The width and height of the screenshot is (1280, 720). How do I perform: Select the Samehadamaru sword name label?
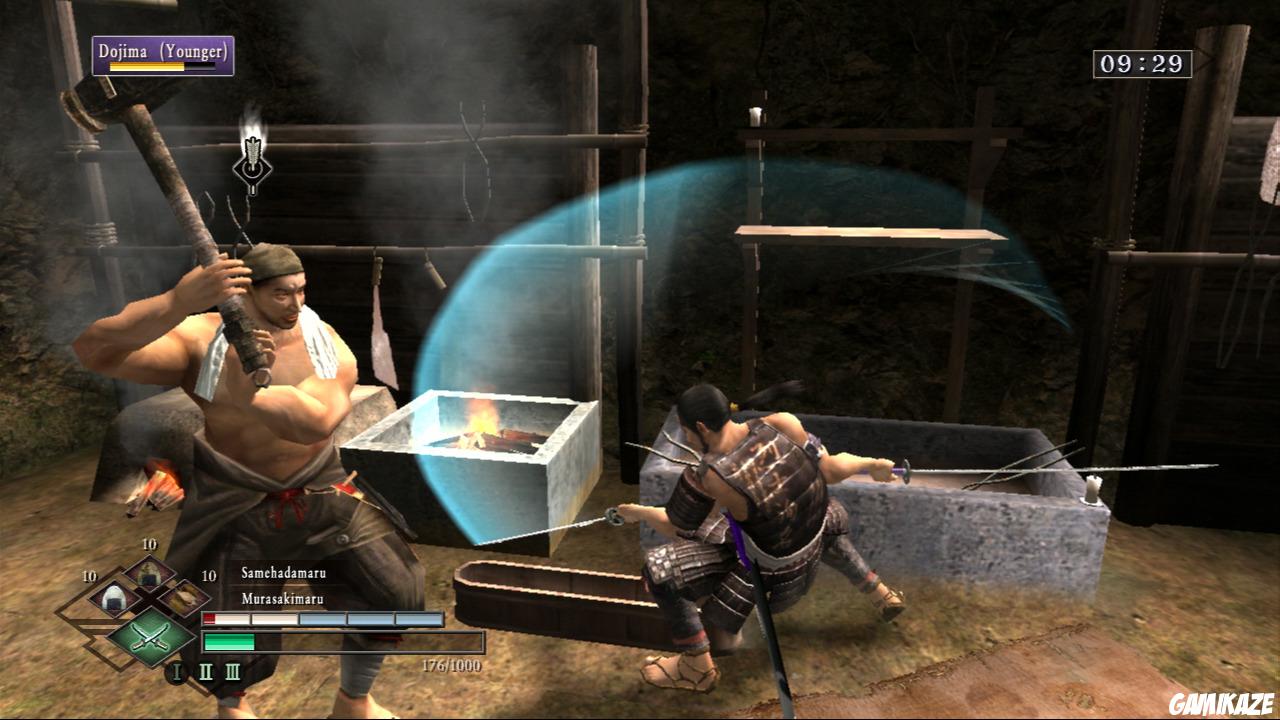coord(285,573)
